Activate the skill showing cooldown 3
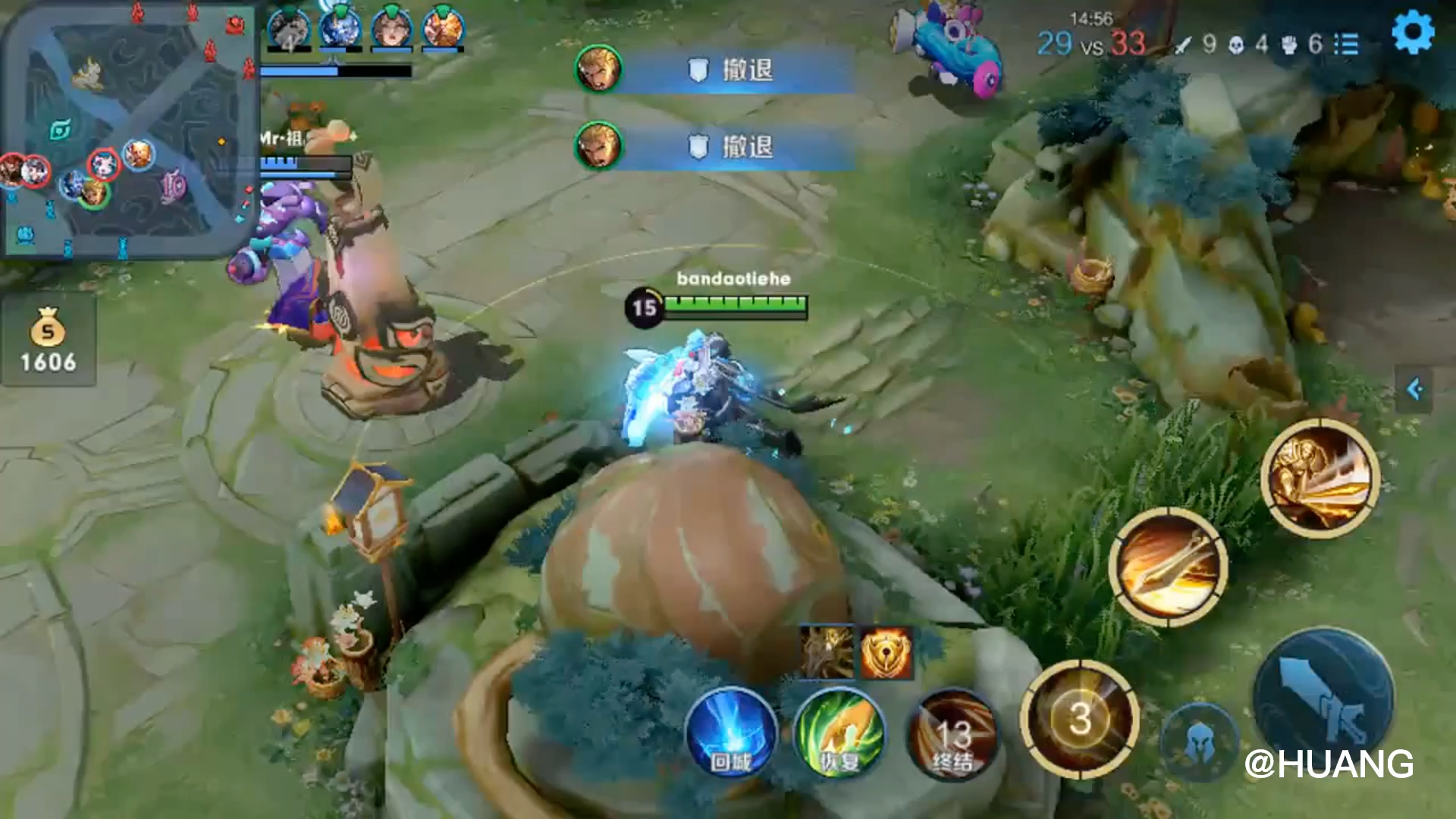This screenshot has width=1456, height=819. point(1079,718)
